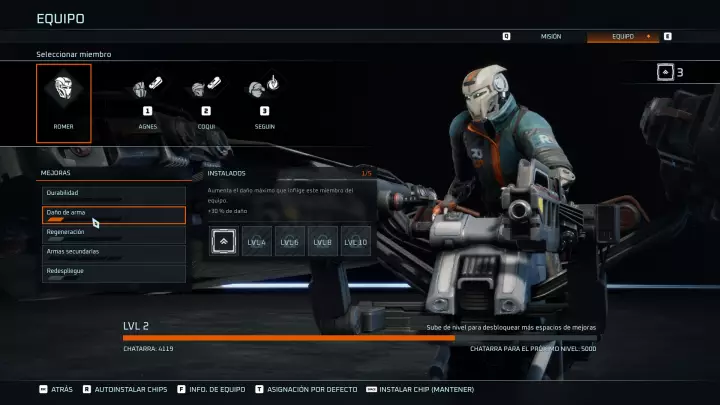Switch to the Misión tab
This screenshot has height=405, width=720.
[x=551, y=36]
